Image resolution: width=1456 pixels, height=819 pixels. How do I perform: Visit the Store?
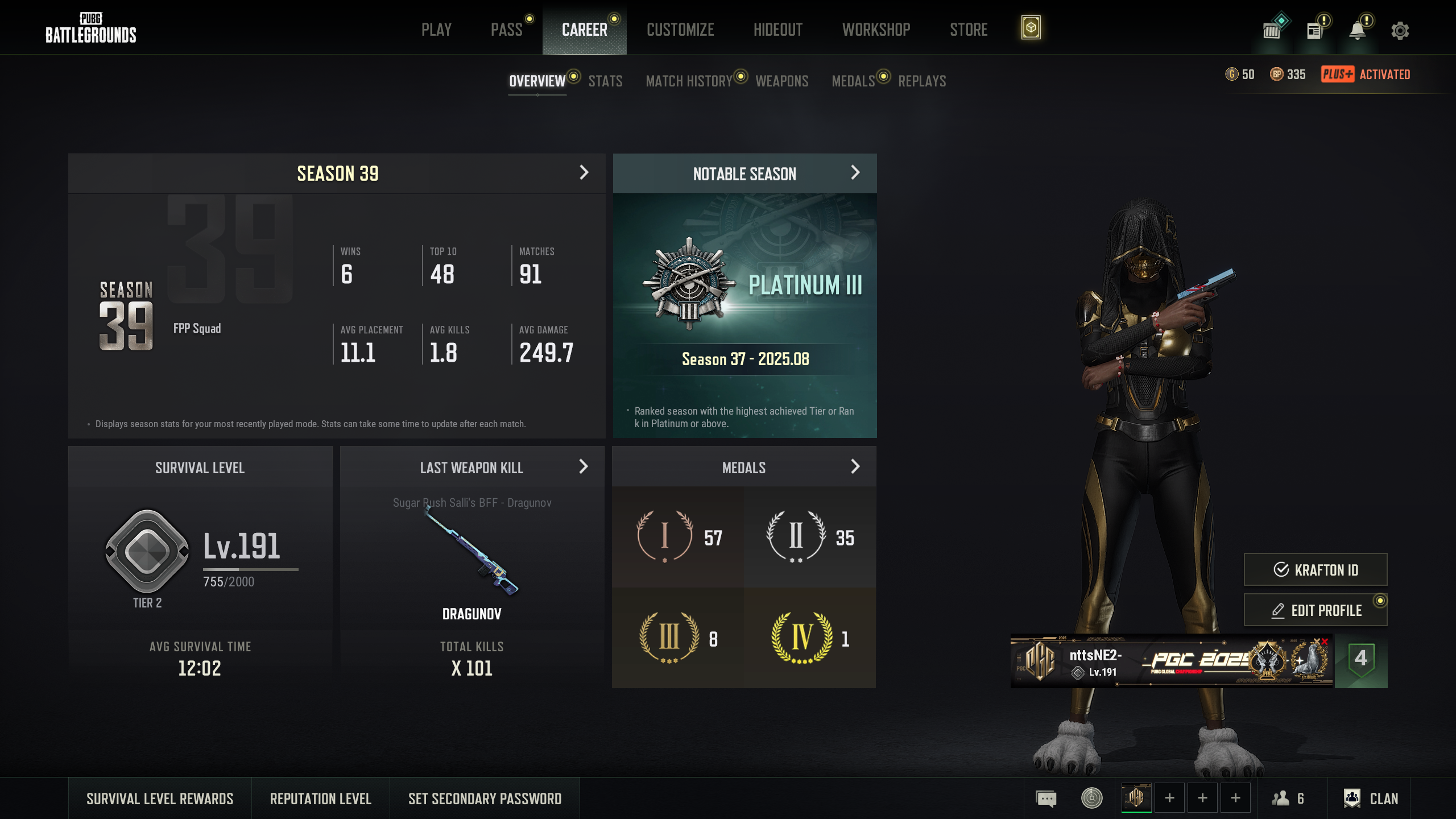(x=969, y=30)
